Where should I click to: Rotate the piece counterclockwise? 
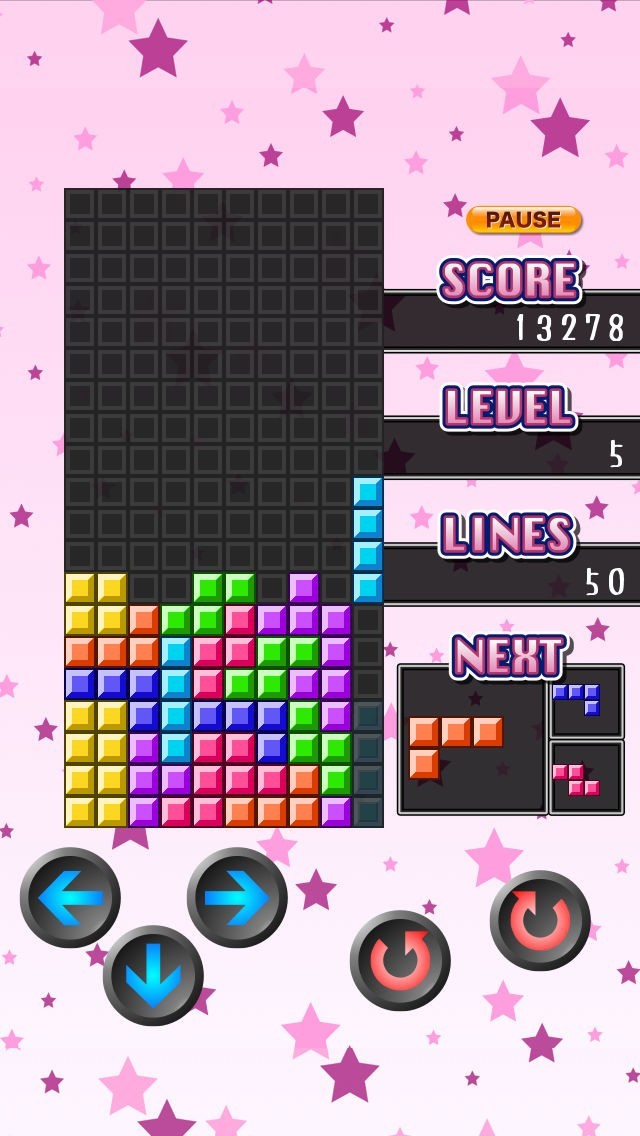pos(400,960)
